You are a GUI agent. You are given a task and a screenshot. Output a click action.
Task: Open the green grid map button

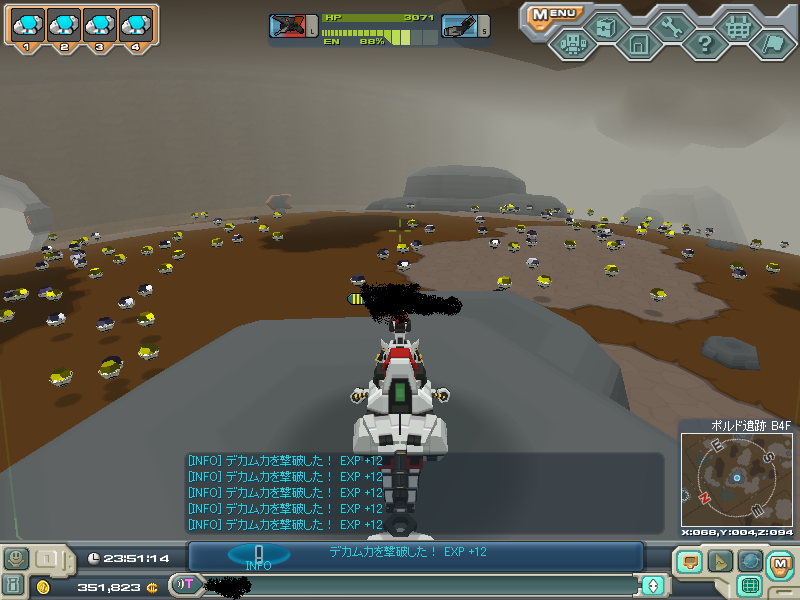point(750,585)
